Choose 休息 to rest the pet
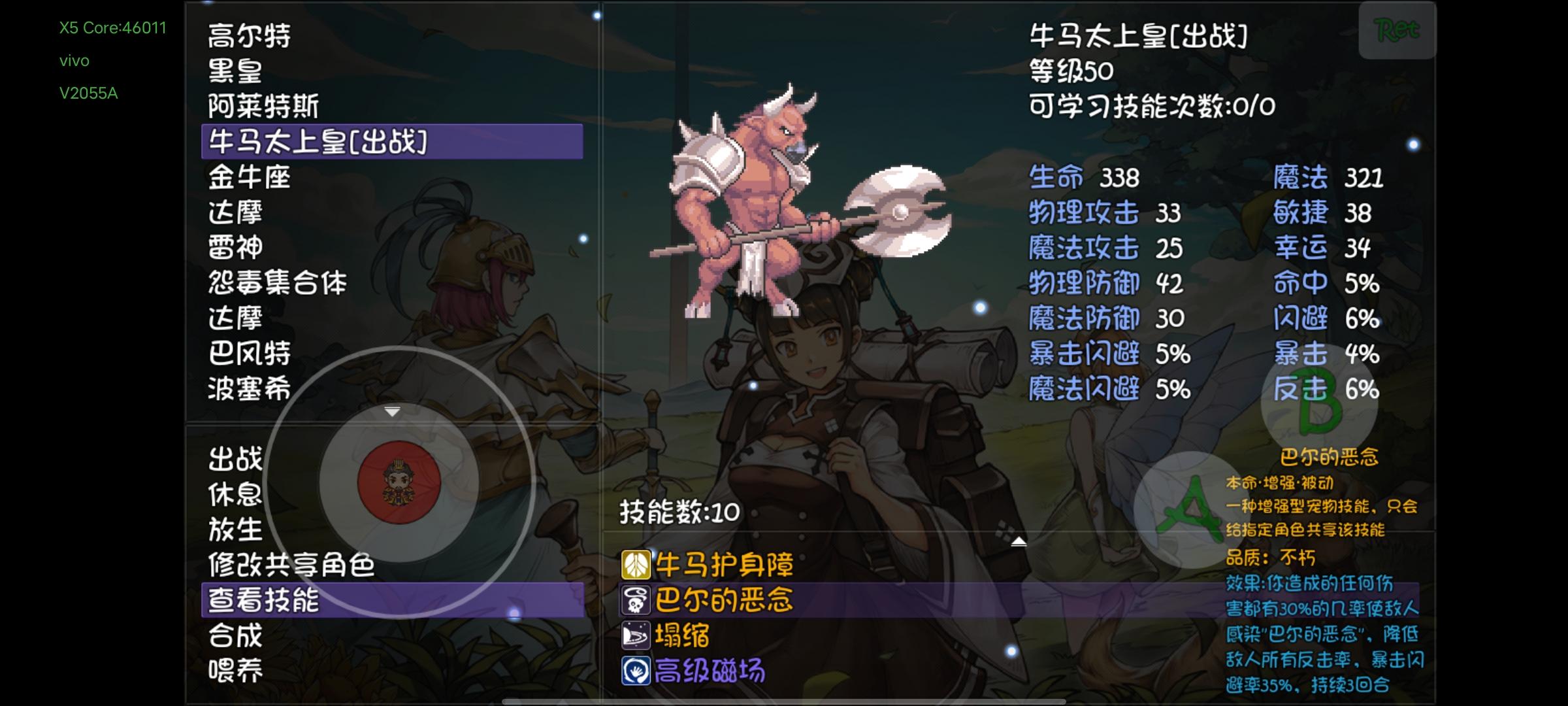The height and width of the screenshot is (706, 1568). point(237,495)
